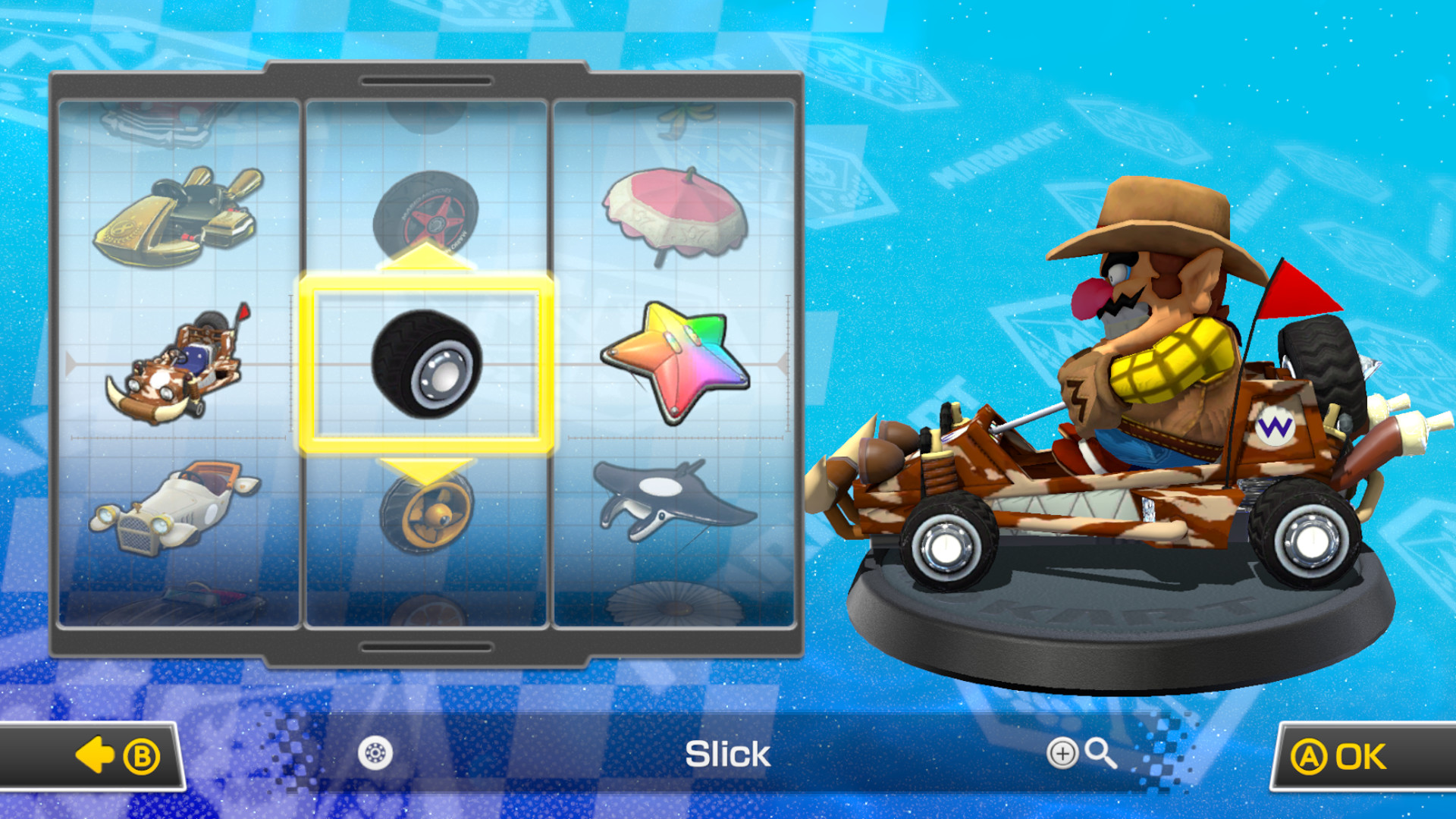Select the Slick tire in the highlighted frame
1456x819 pixels.
pyautogui.click(x=428, y=364)
